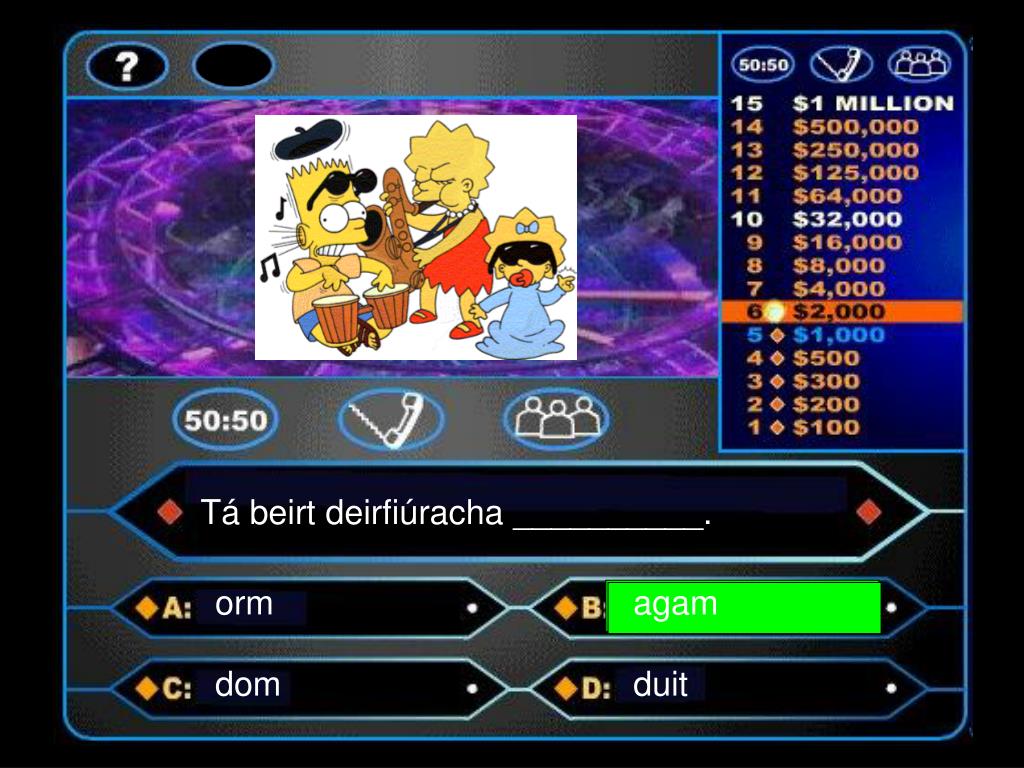Choose answer A: orm
The width and height of the screenshot is (1024, 768).
[245, 605]
